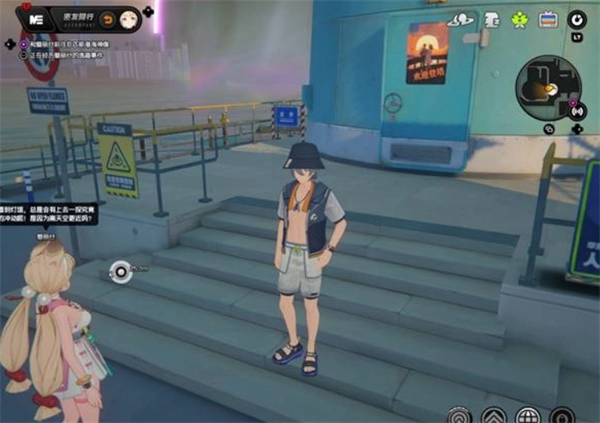Click the double chevron up icon
This screenshot has height=423, width=600.
pos(493,415)
